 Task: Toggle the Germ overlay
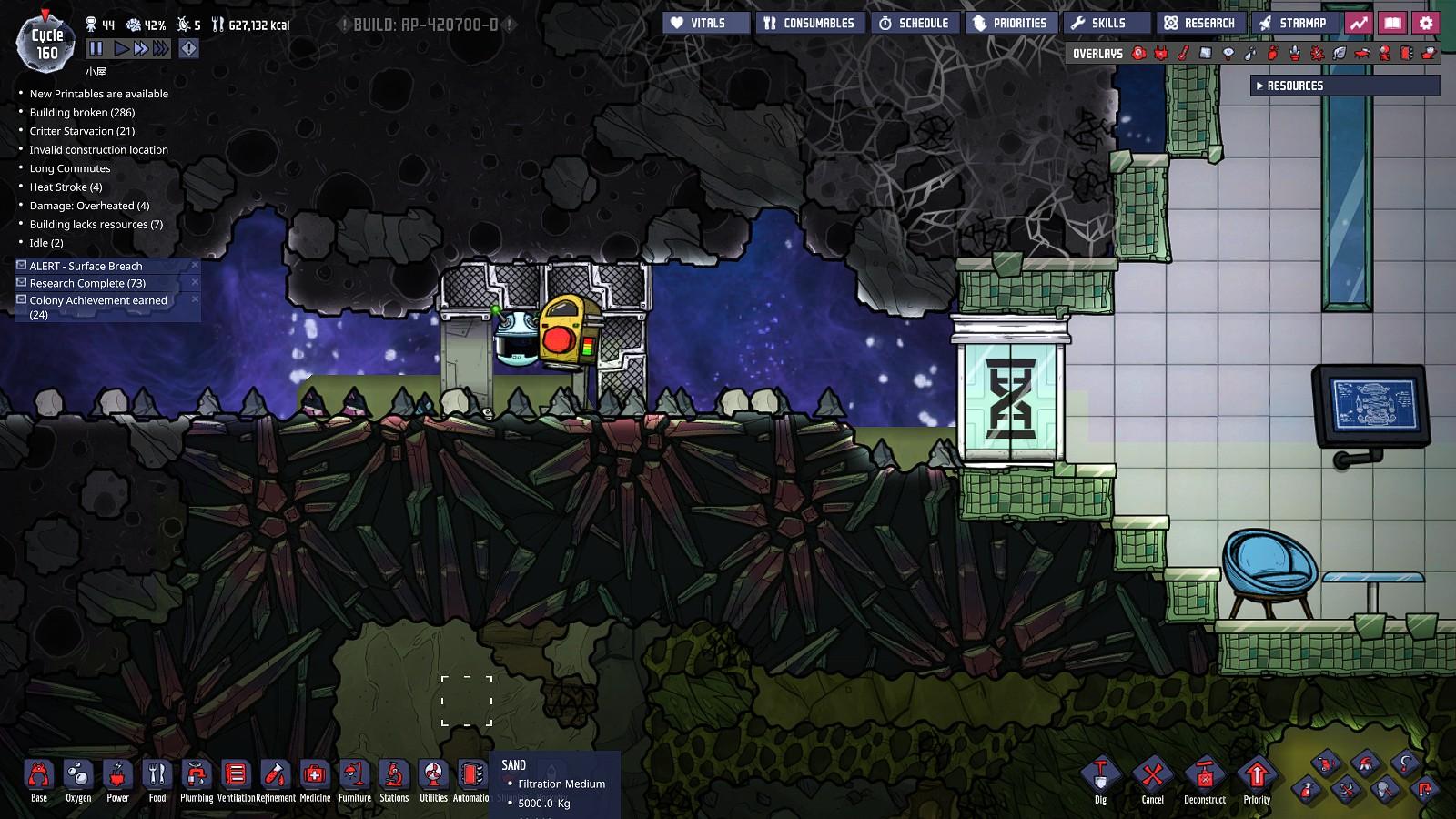(1318, 53)
